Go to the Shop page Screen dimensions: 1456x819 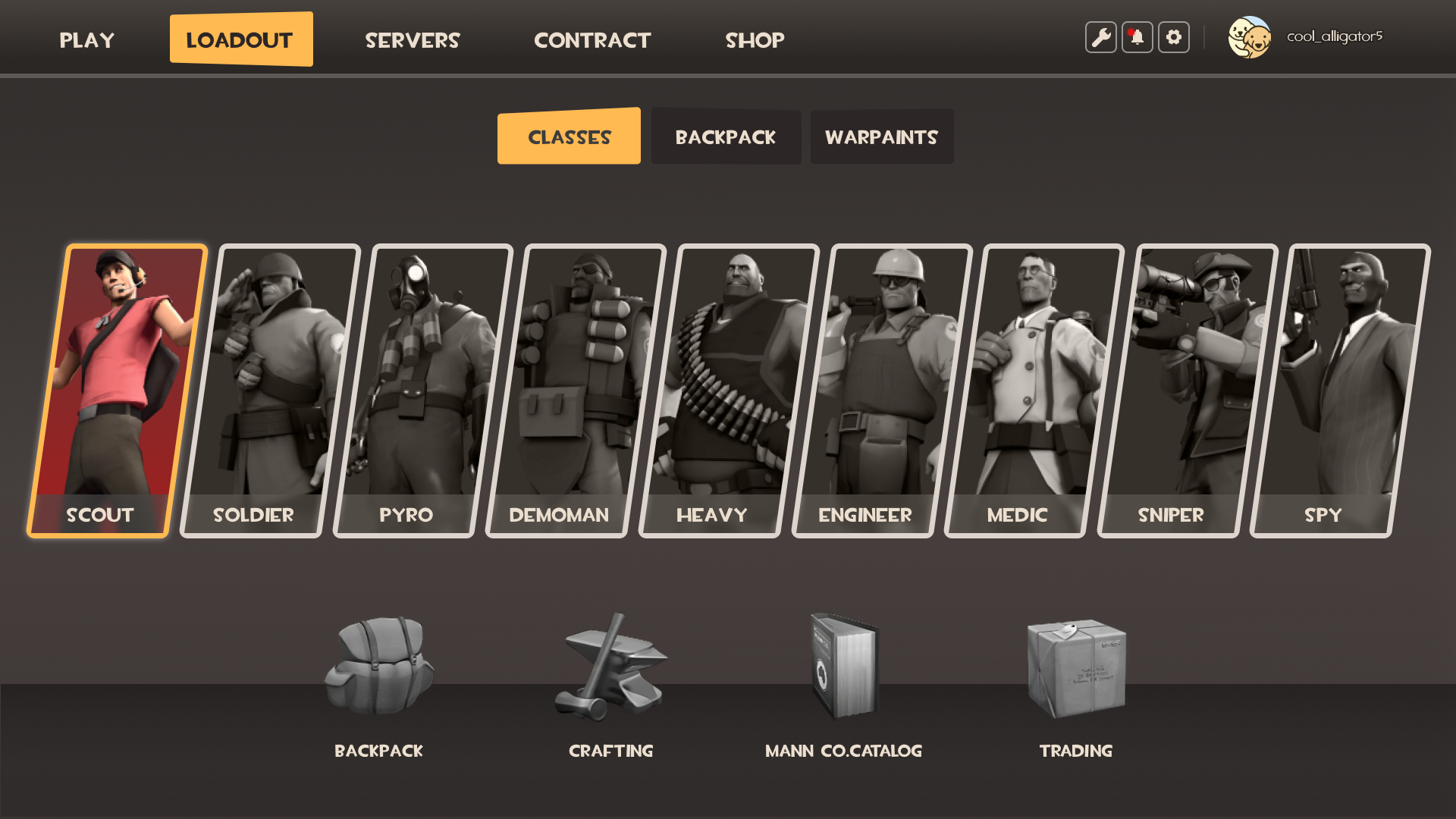pos(755,39)
